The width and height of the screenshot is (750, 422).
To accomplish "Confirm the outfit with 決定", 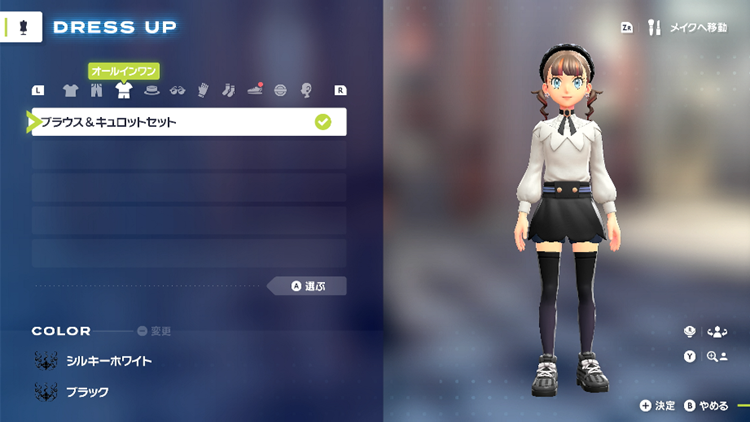I will click(658, 405).
